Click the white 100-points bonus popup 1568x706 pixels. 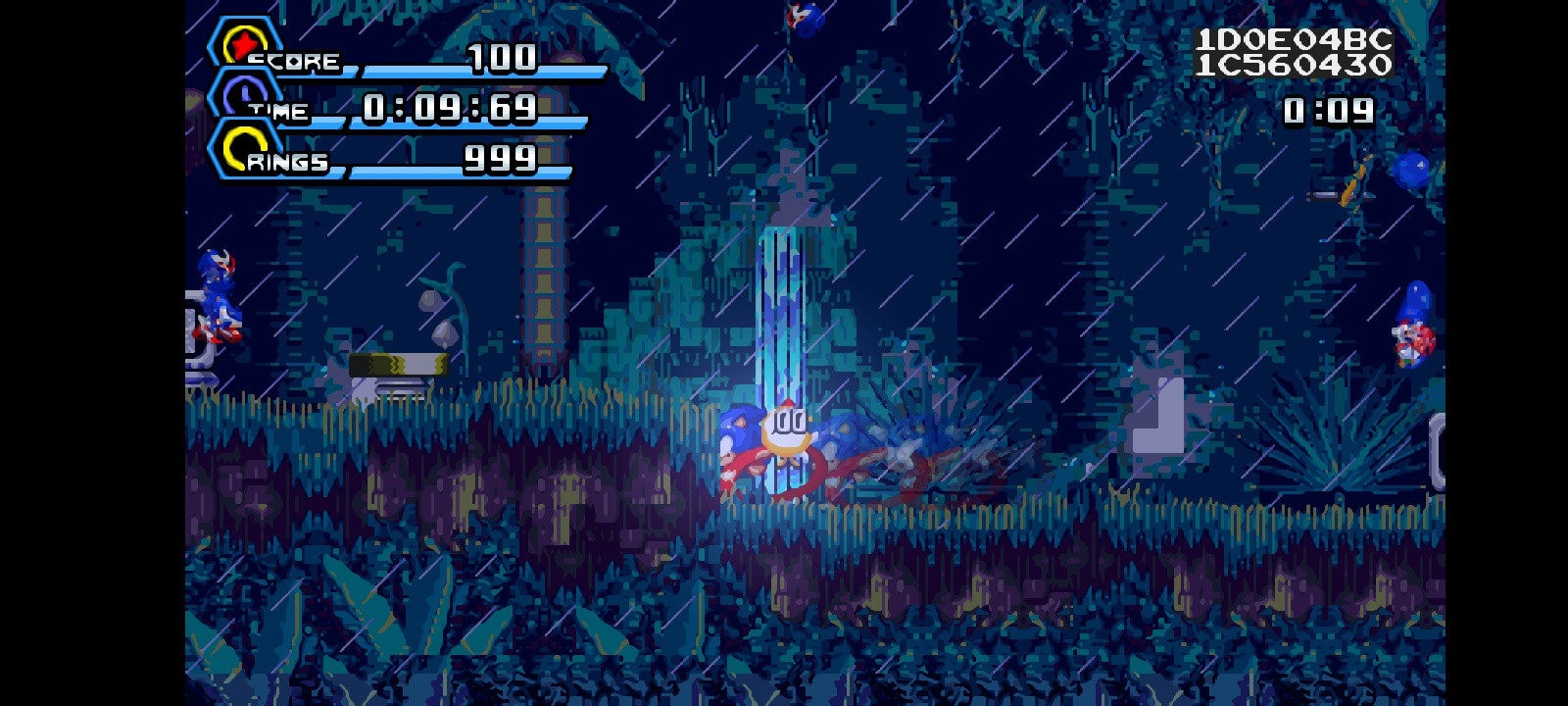pos(790,425)
